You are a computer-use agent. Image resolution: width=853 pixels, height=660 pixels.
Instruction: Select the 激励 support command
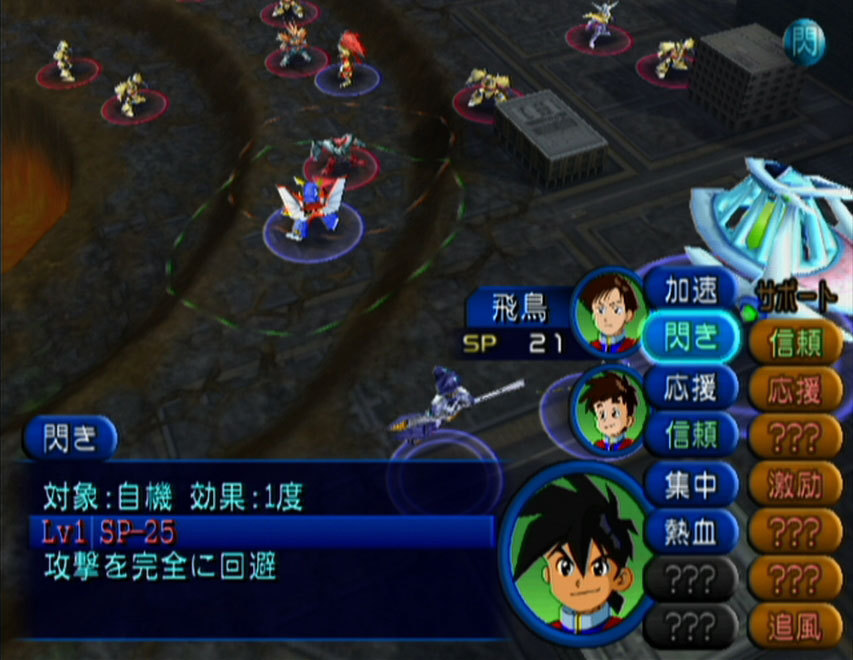pos(795,485)
